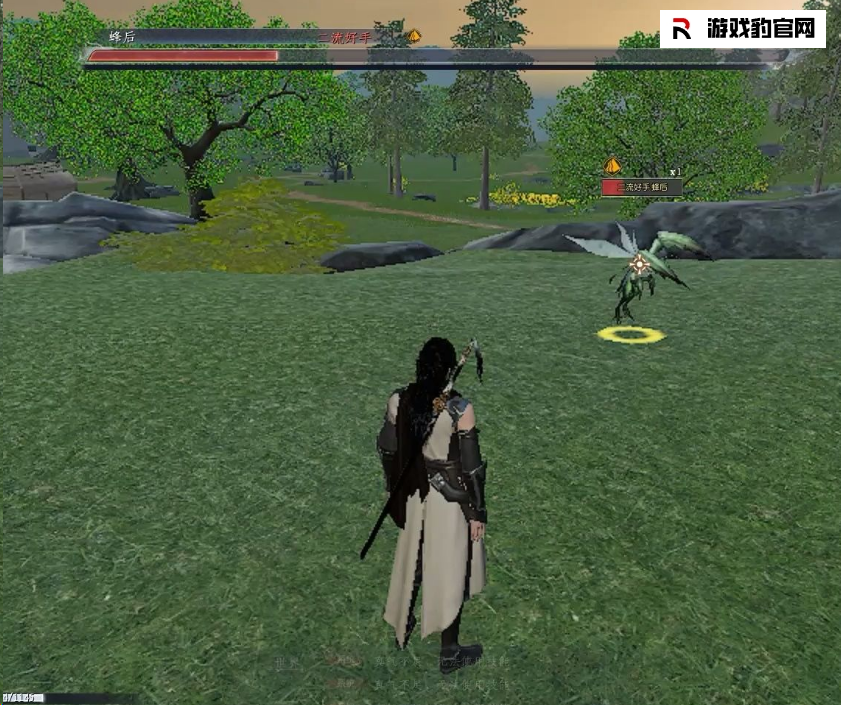841x705 pixels.
Task: Click the orange emblem beside the red 二流好手 title
Action: click(413, 36)
